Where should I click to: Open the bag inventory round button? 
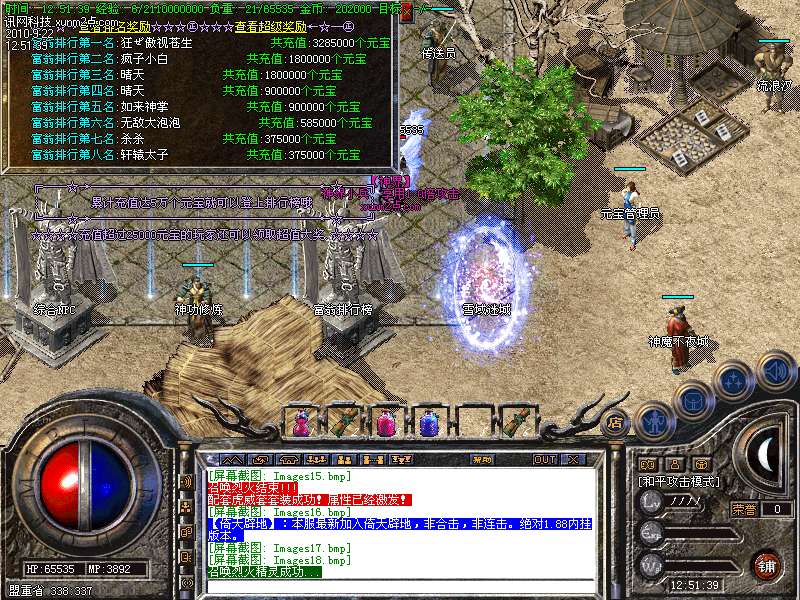tap(692, 400)
